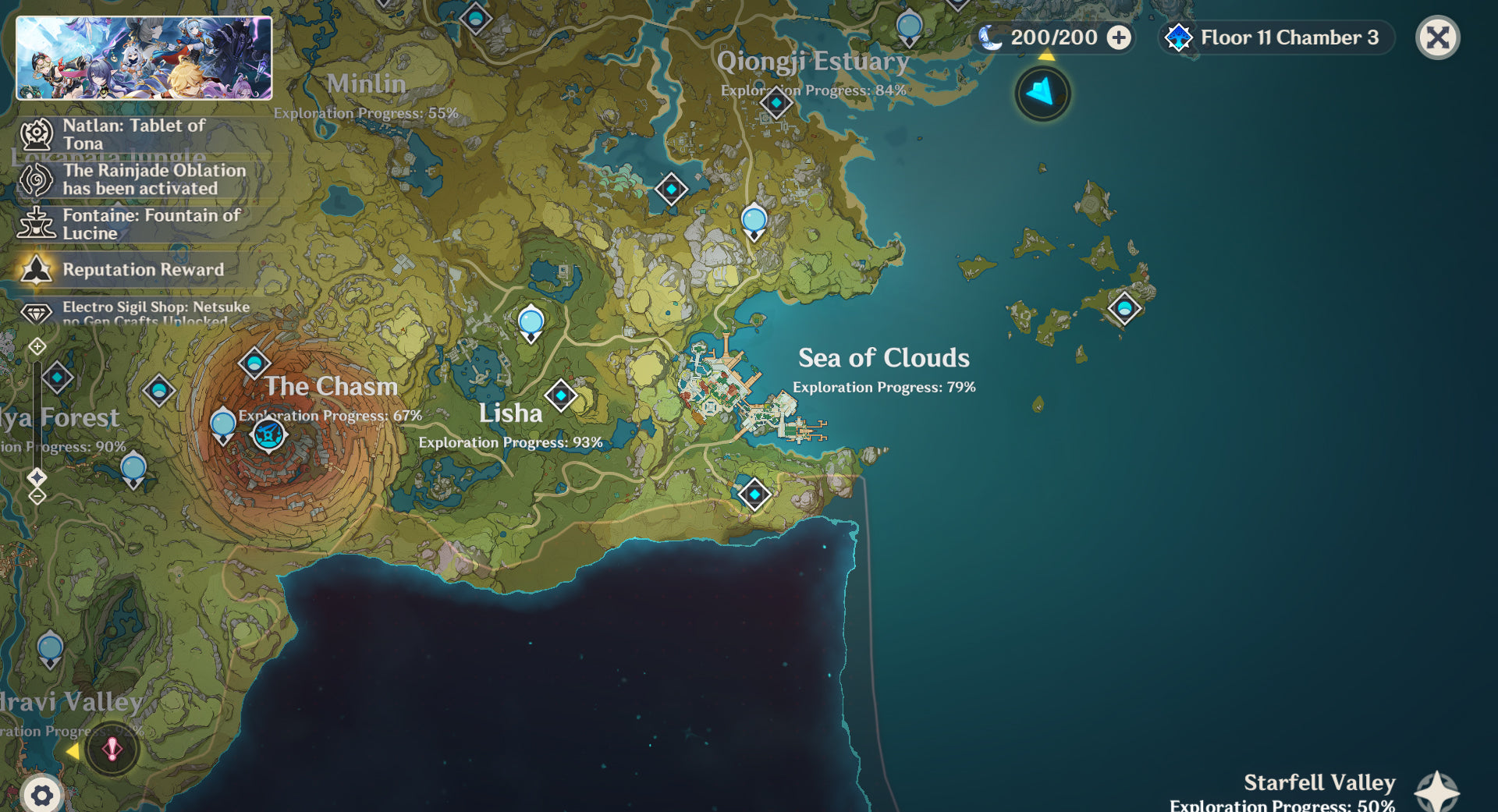Select the Chasm underground mine entrance icon

tap(269, 434)
